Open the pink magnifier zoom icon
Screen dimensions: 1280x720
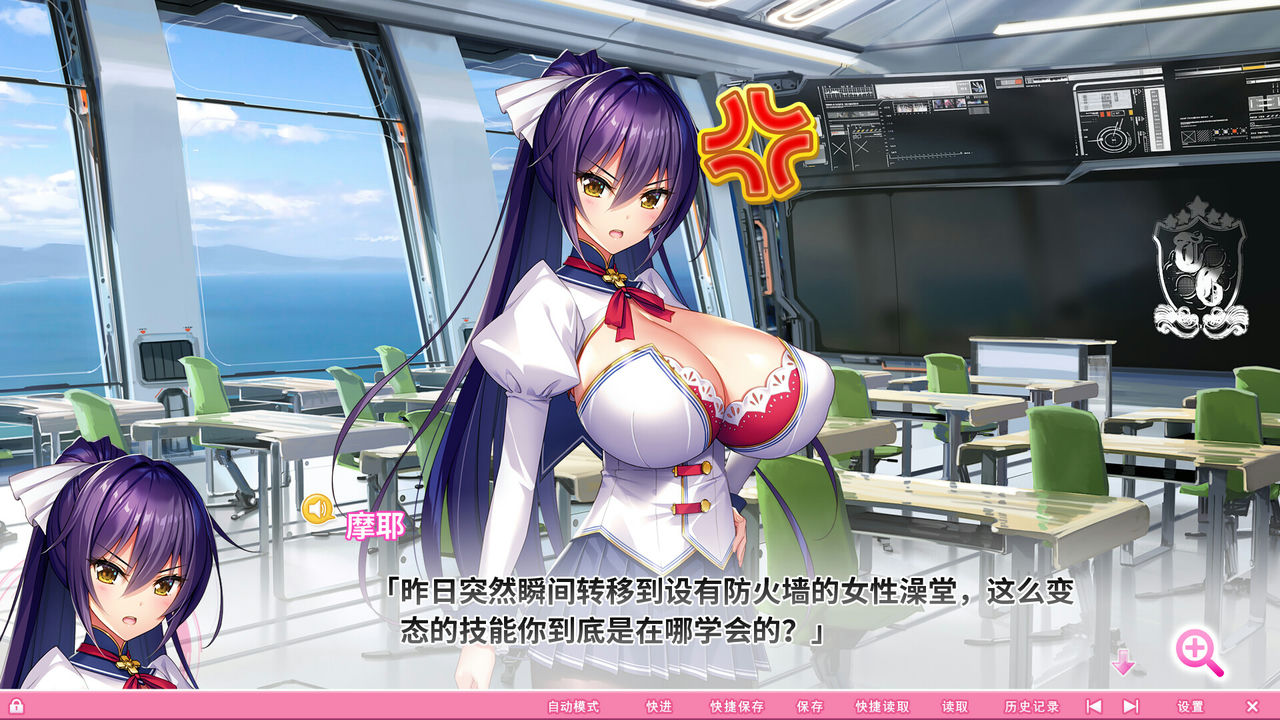pos(1195,646)
